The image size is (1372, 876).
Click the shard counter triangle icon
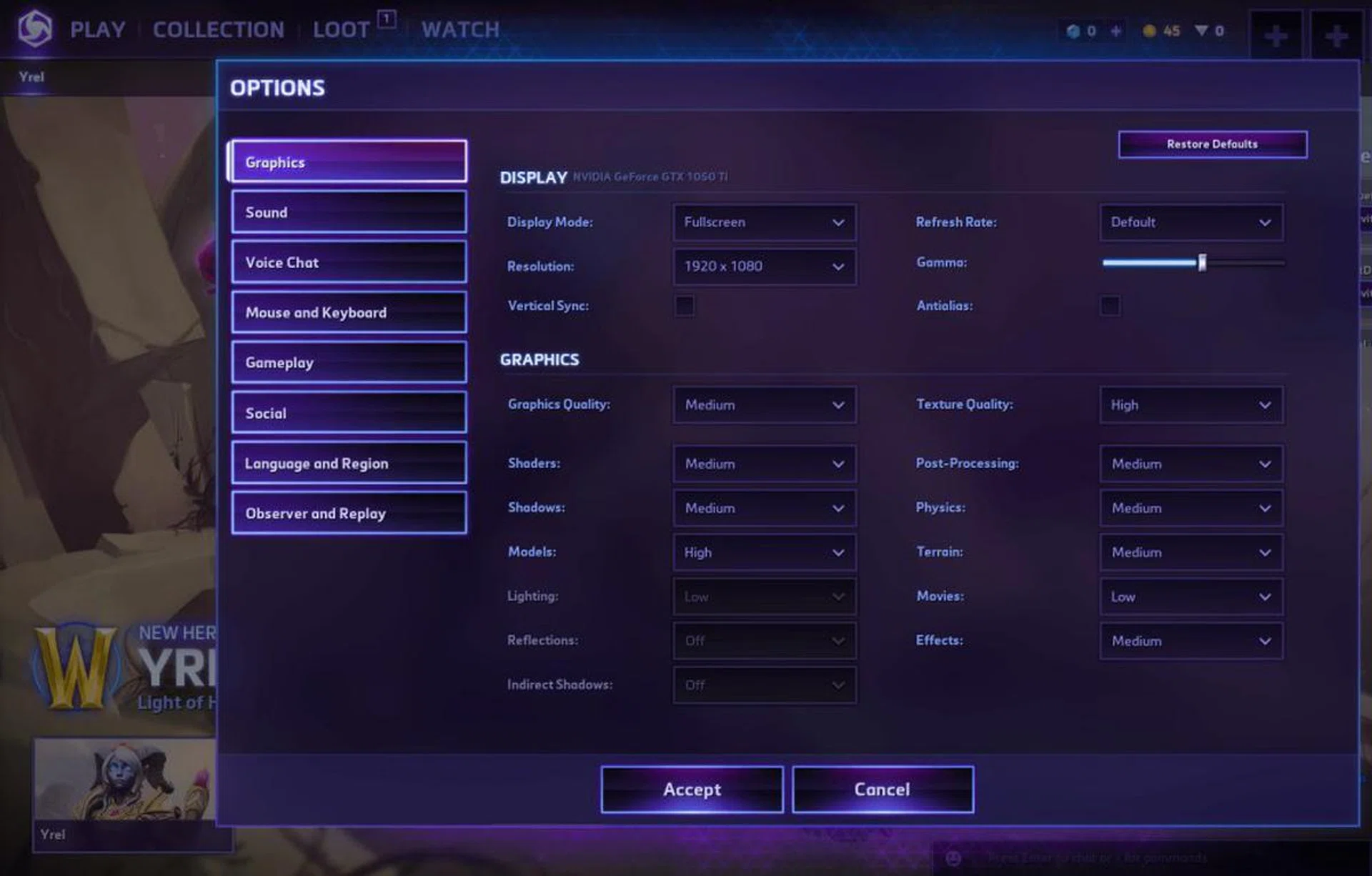(1200, 31)
